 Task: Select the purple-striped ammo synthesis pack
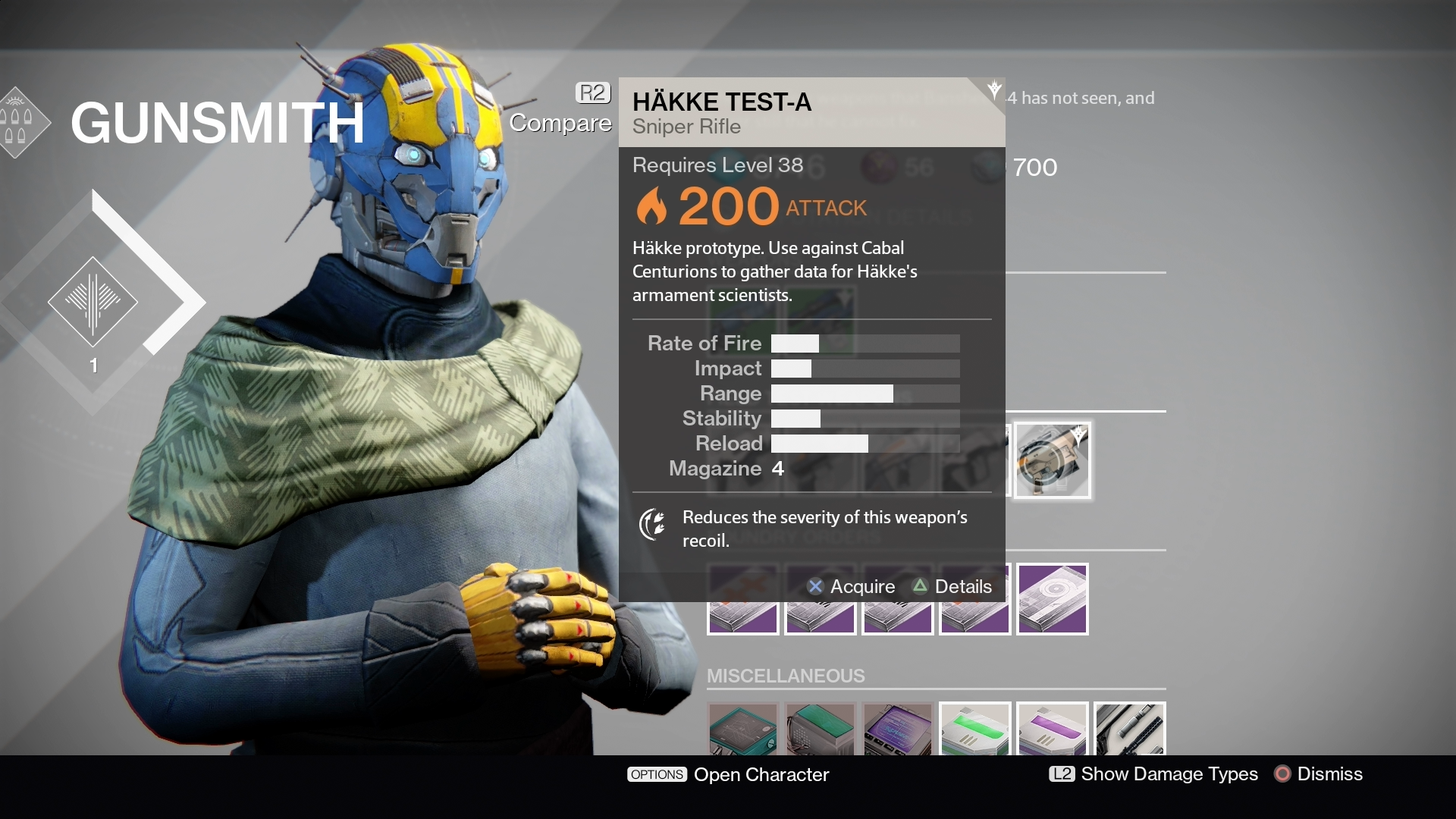[1053, 730]
